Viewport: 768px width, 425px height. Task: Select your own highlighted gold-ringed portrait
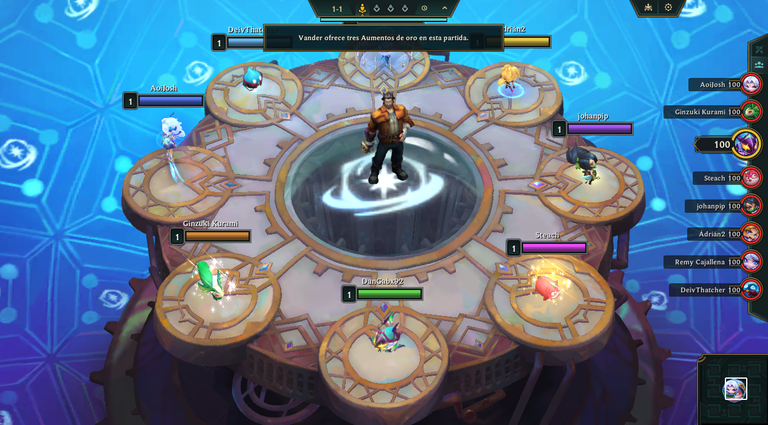pos(745,145)
